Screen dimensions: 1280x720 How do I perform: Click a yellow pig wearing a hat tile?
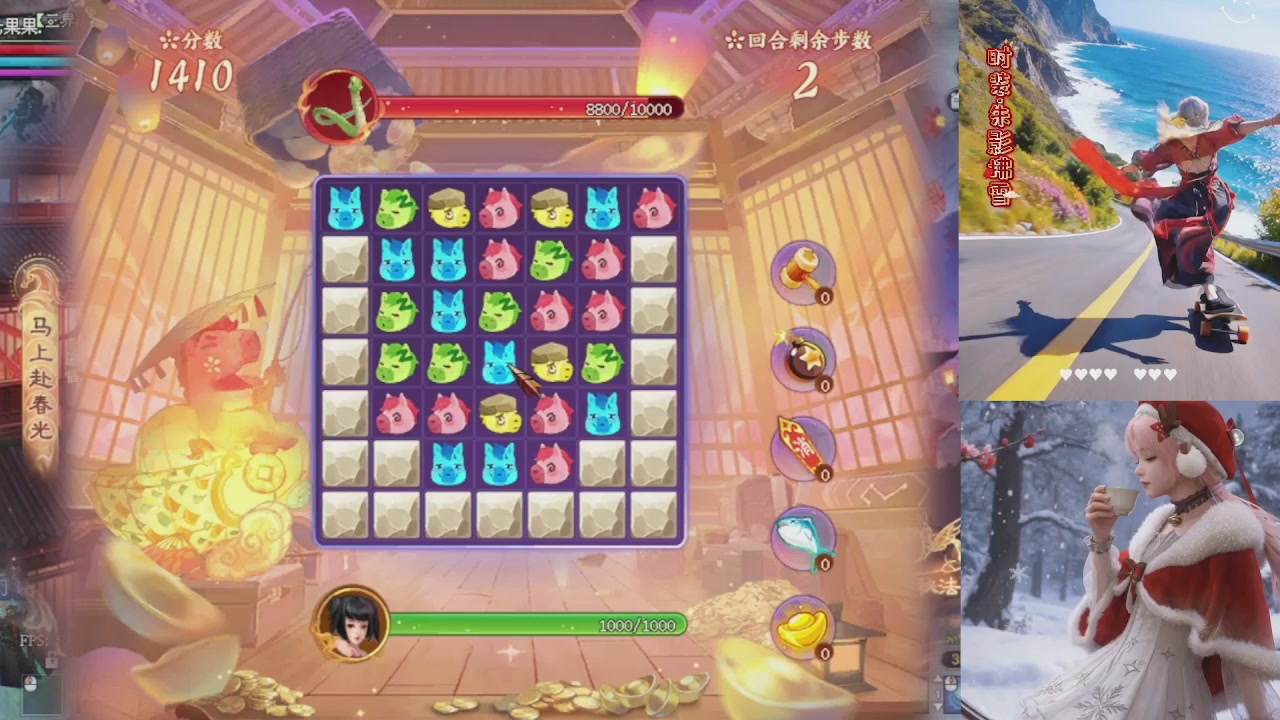[448, 210]
